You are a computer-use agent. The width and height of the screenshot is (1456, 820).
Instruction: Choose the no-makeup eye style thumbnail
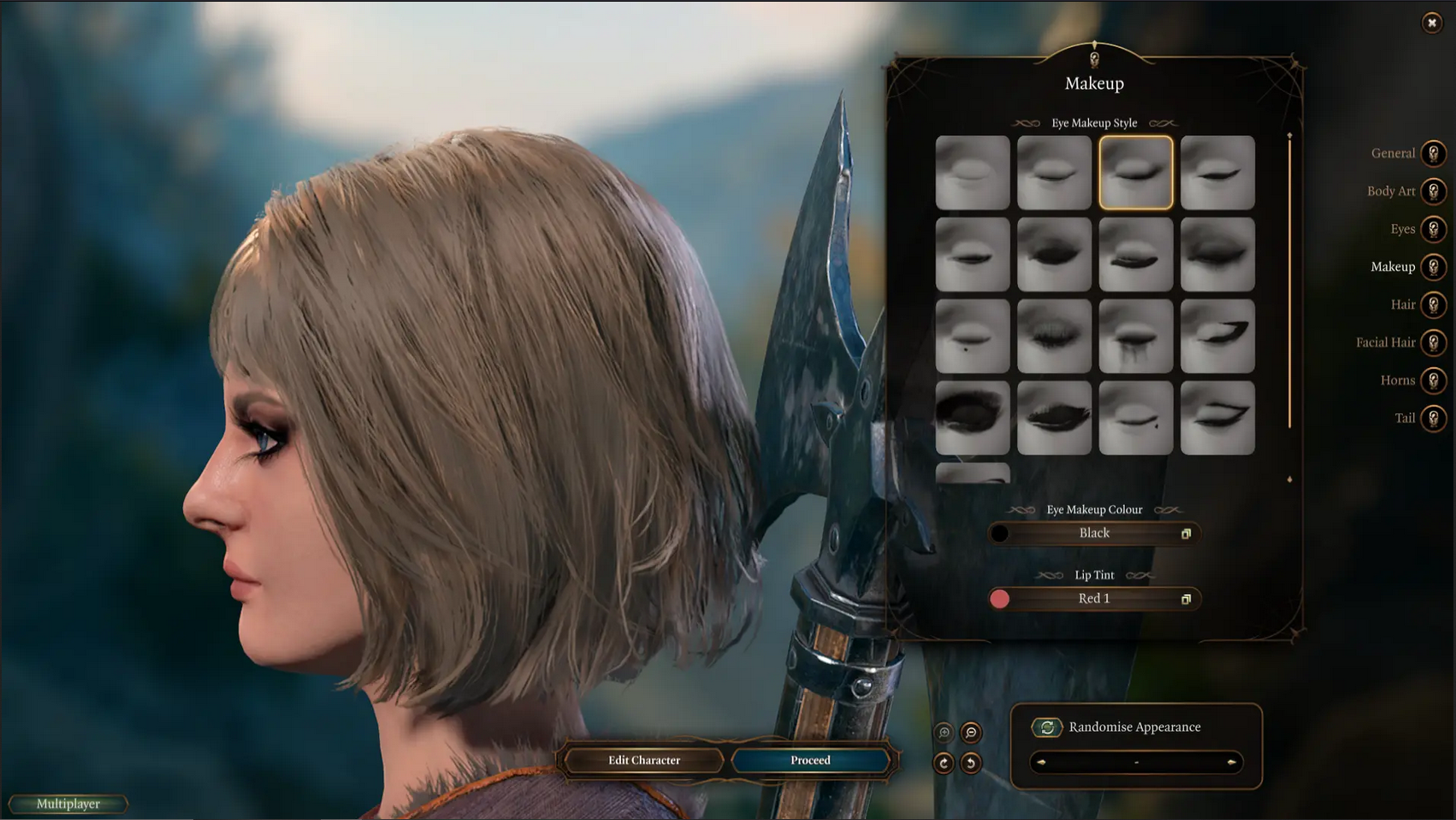point(973,173)
